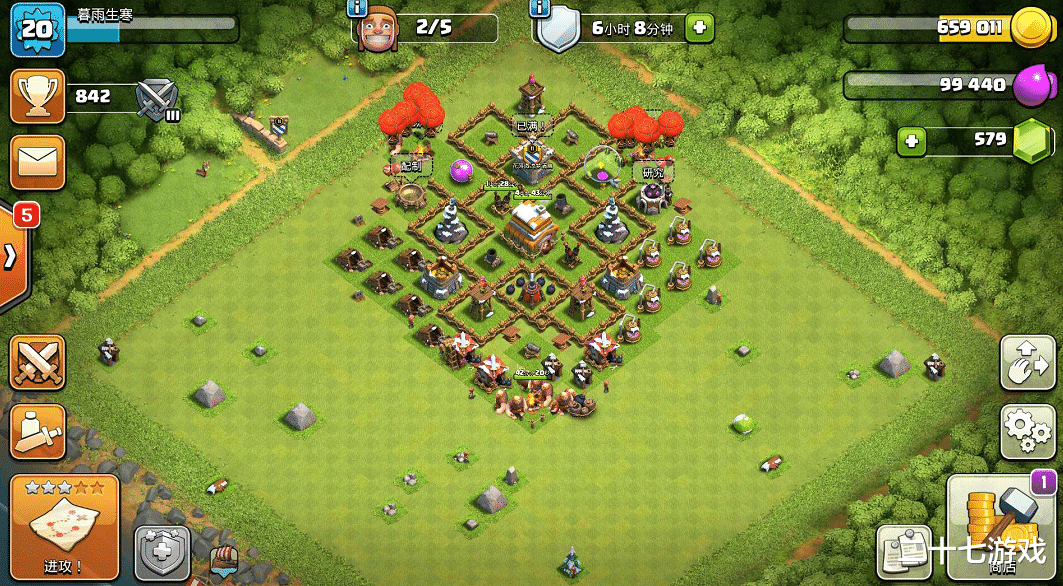Viewport: 1063px width, 586px height.
Task: Open the crossed swords battle button
Action: tap(37, 362)
